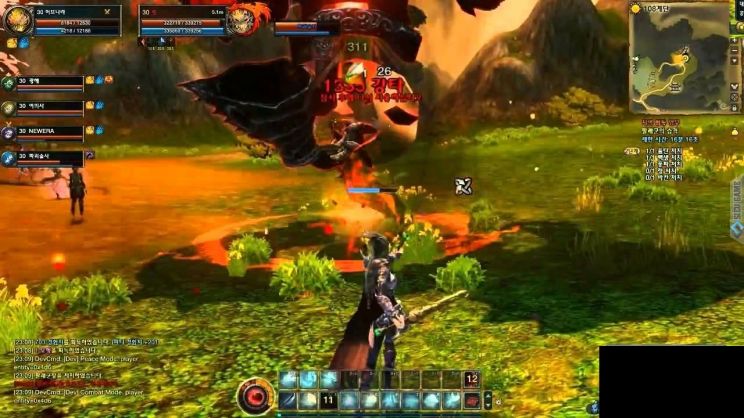Click the quest objective tracker list
Viewport: 744px width, 418px height.
680,162
